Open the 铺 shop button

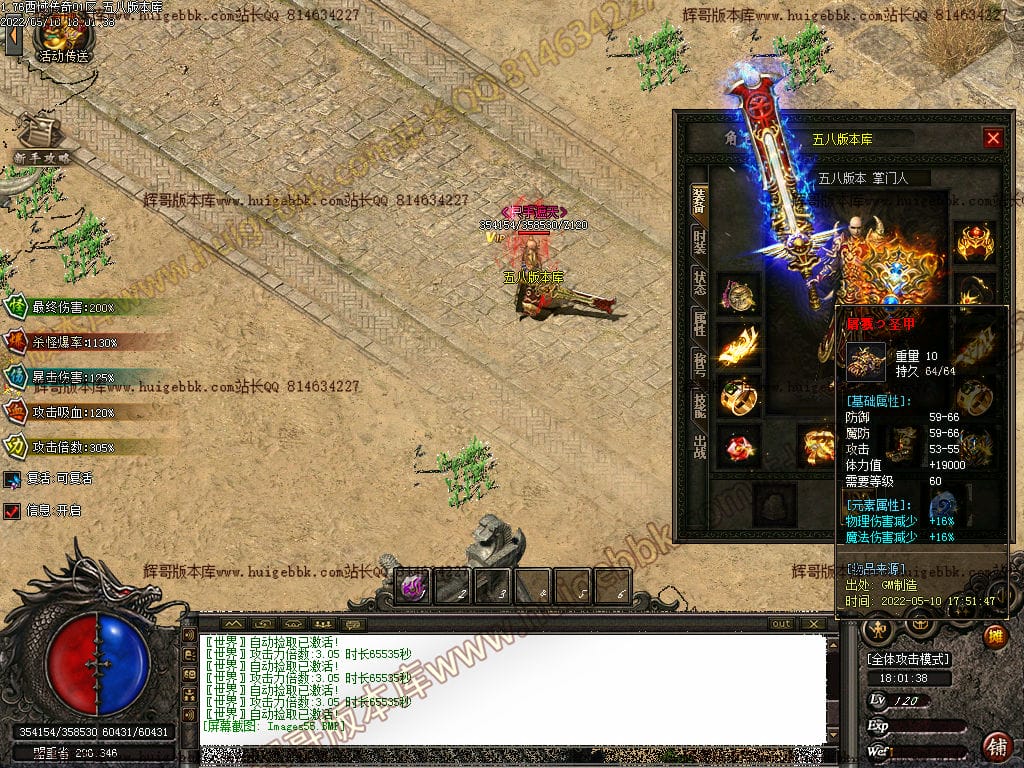tap(995, 746)
